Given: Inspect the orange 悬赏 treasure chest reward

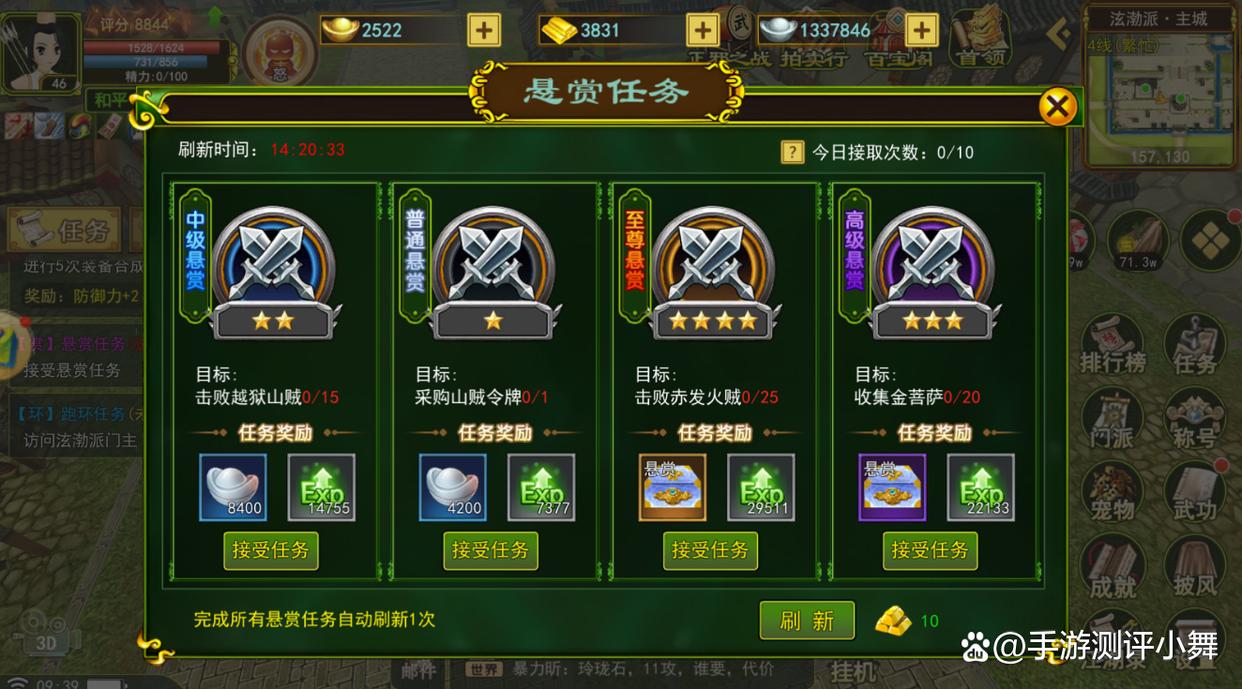Looking at the screenshot, I should point(672,487).
